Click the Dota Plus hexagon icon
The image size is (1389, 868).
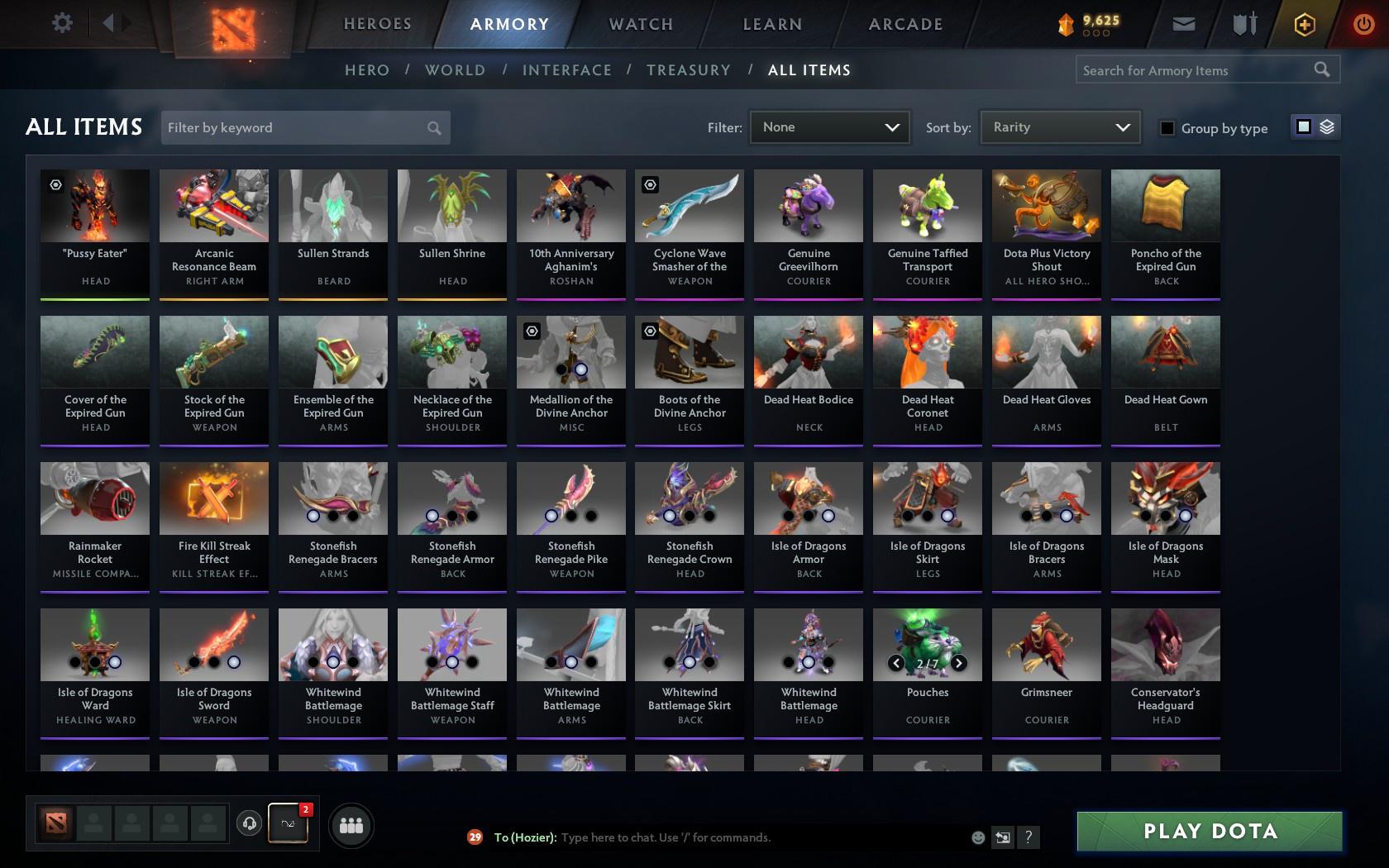point(1304,23)
